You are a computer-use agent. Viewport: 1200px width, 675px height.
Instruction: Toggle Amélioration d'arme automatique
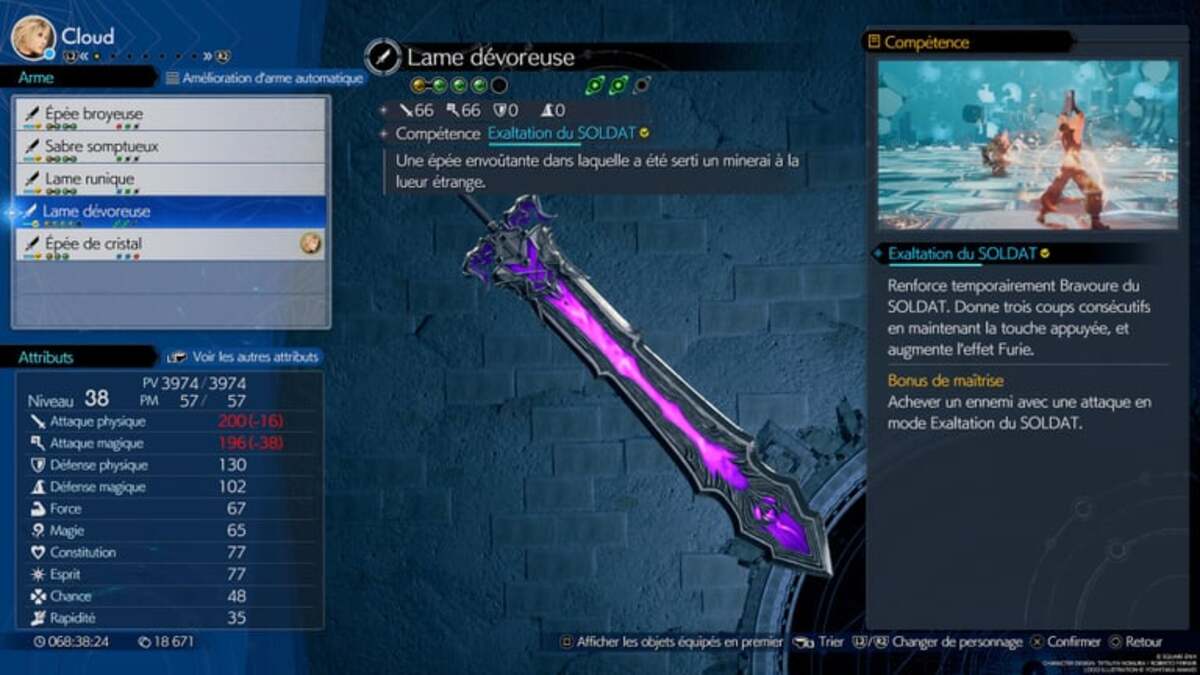(x=264, y=78)
